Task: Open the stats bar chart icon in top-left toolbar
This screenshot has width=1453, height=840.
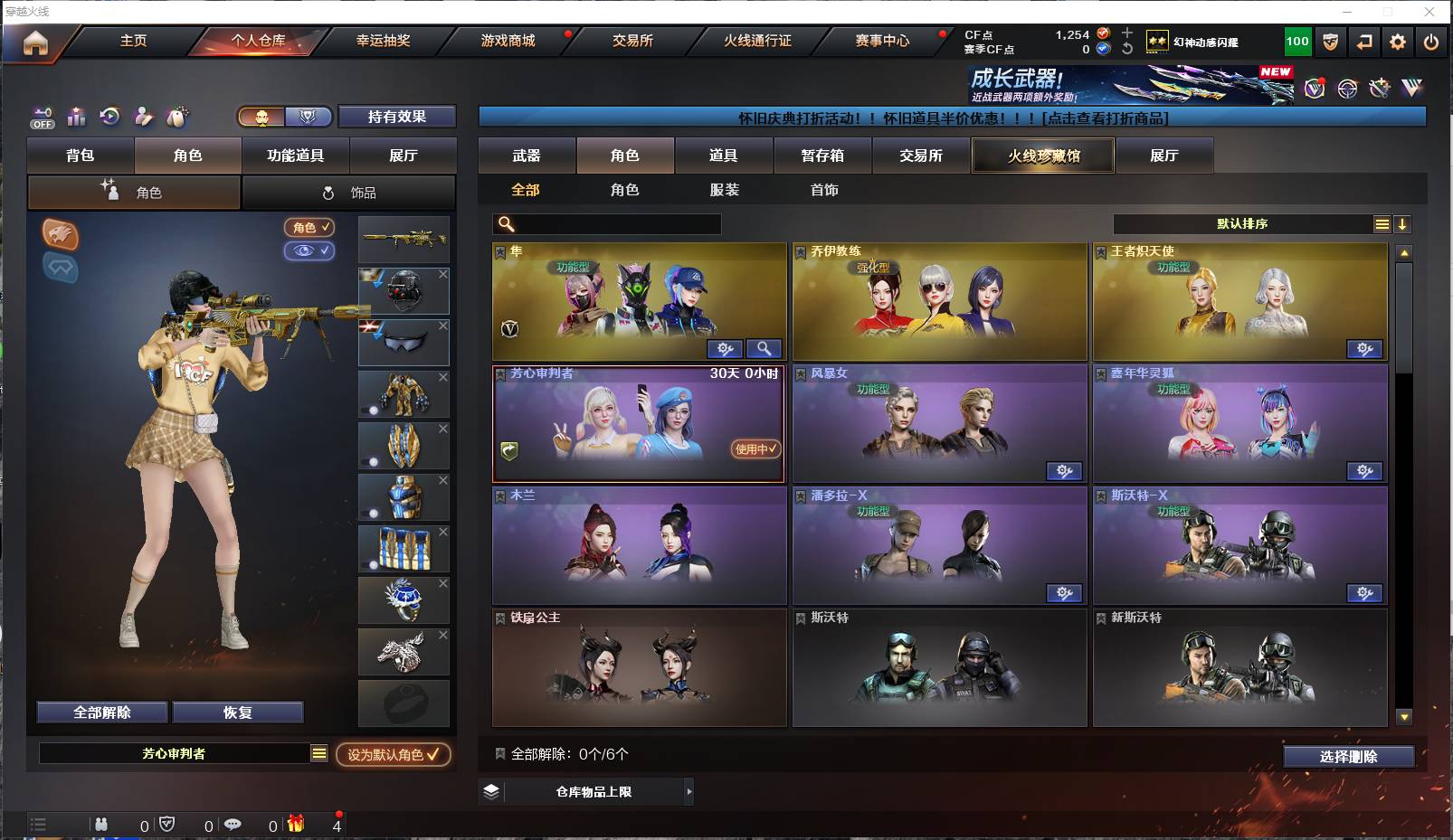Action: coord(76,116)
